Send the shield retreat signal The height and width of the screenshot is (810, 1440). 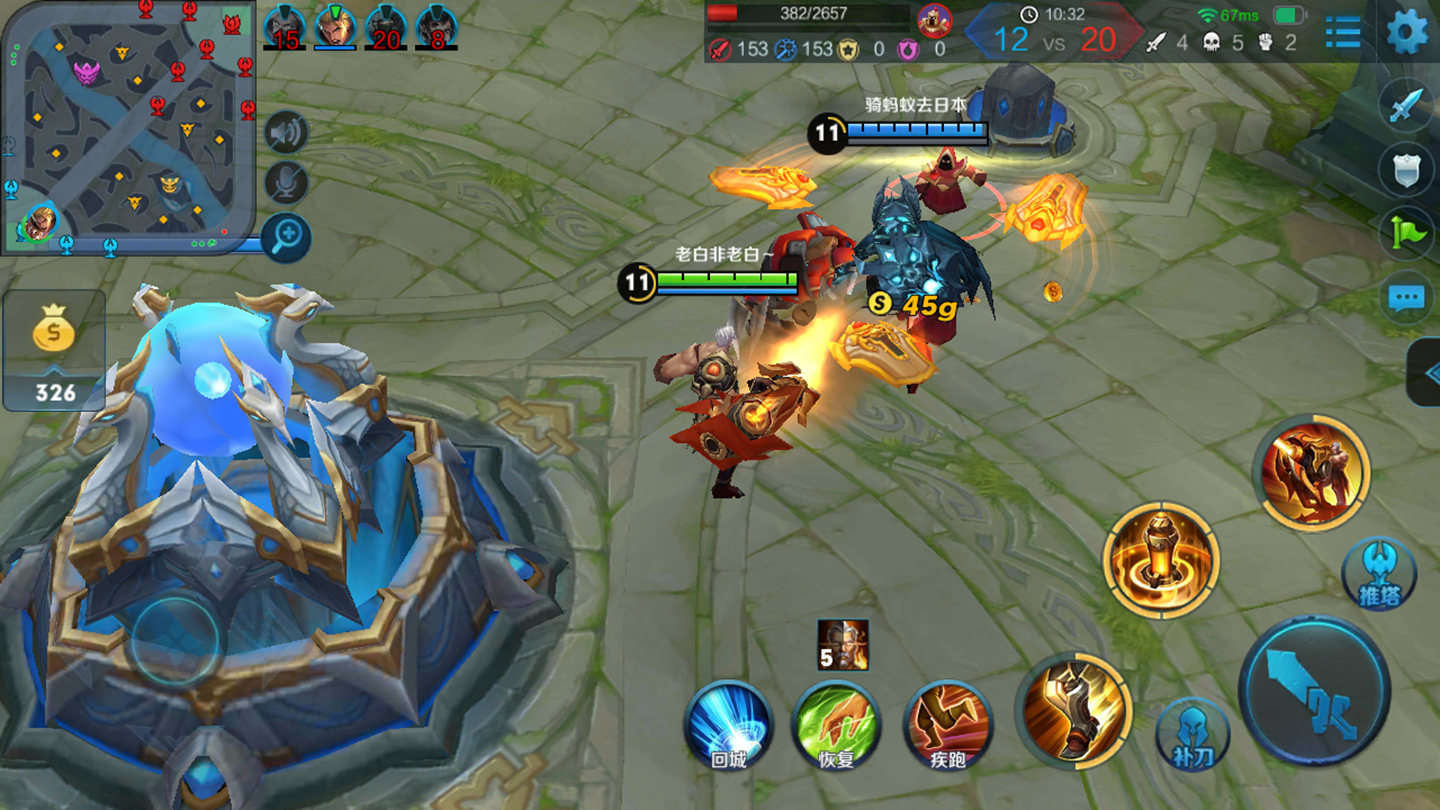tap(1406, 170)
